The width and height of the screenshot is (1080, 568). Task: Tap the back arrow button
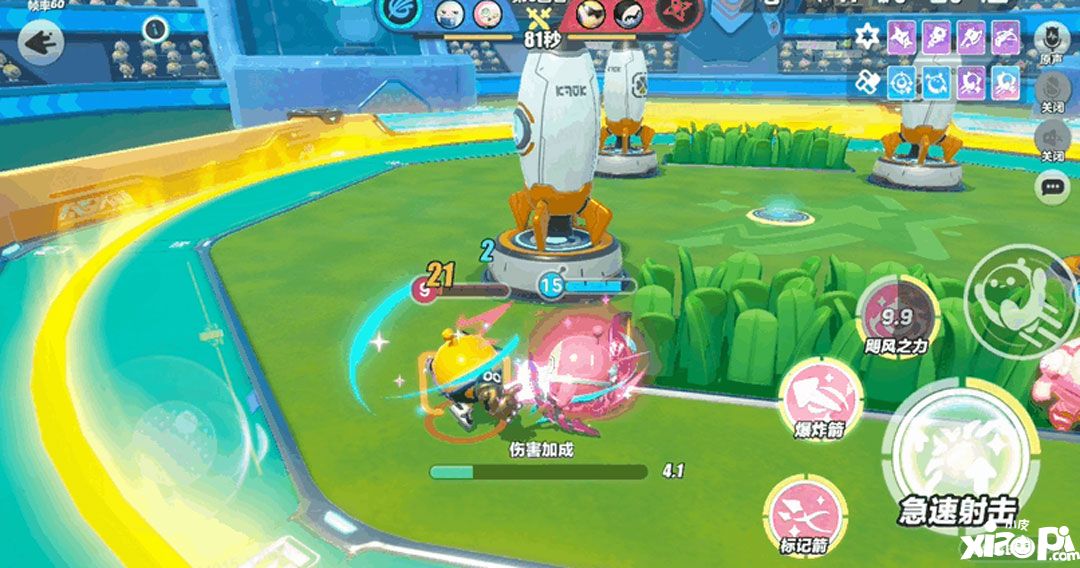pyautogui.click(x=41, y=43)
